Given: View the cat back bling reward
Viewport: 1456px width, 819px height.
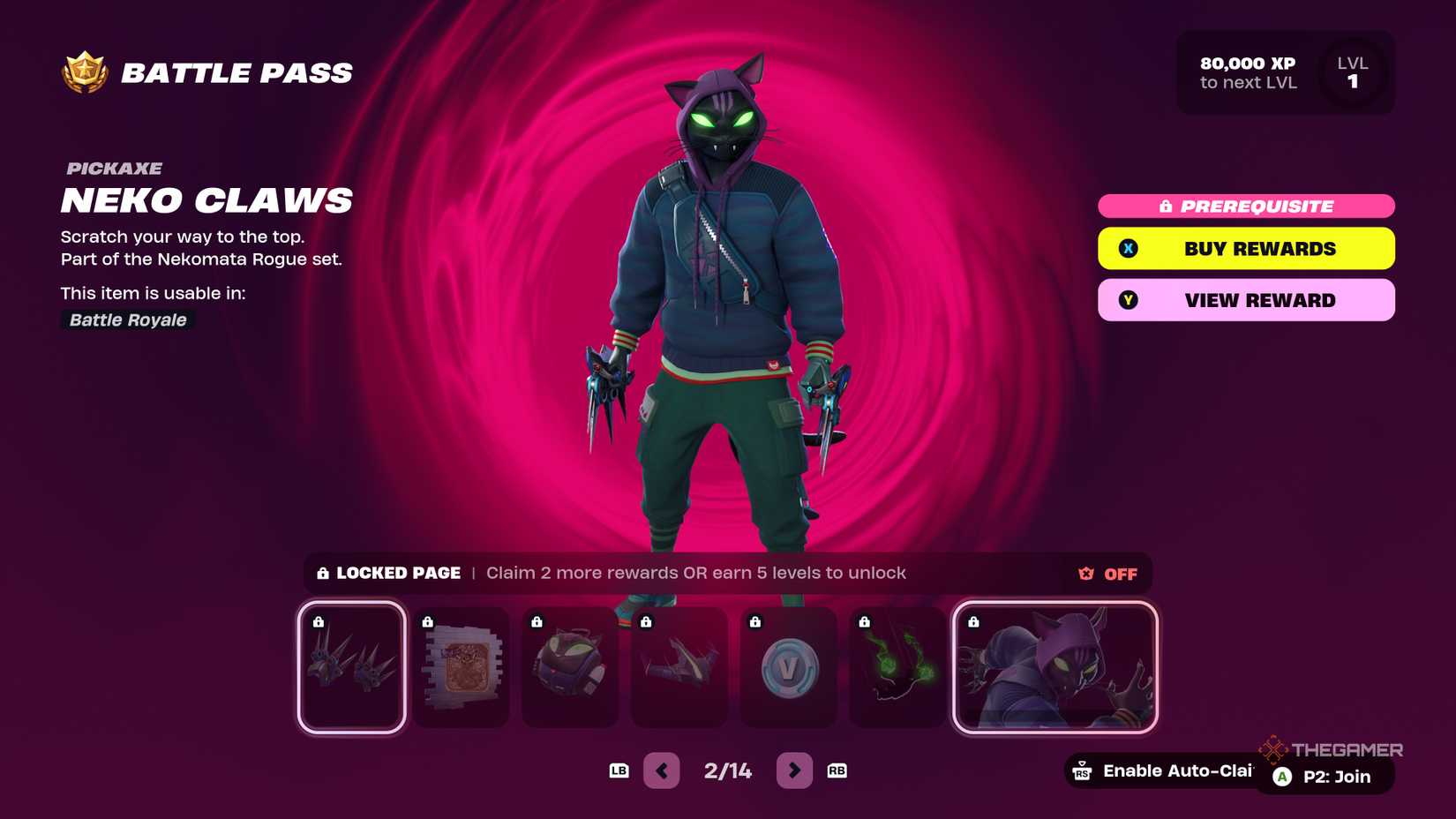Looking at the screenshot, I should [x=570, y=668].
